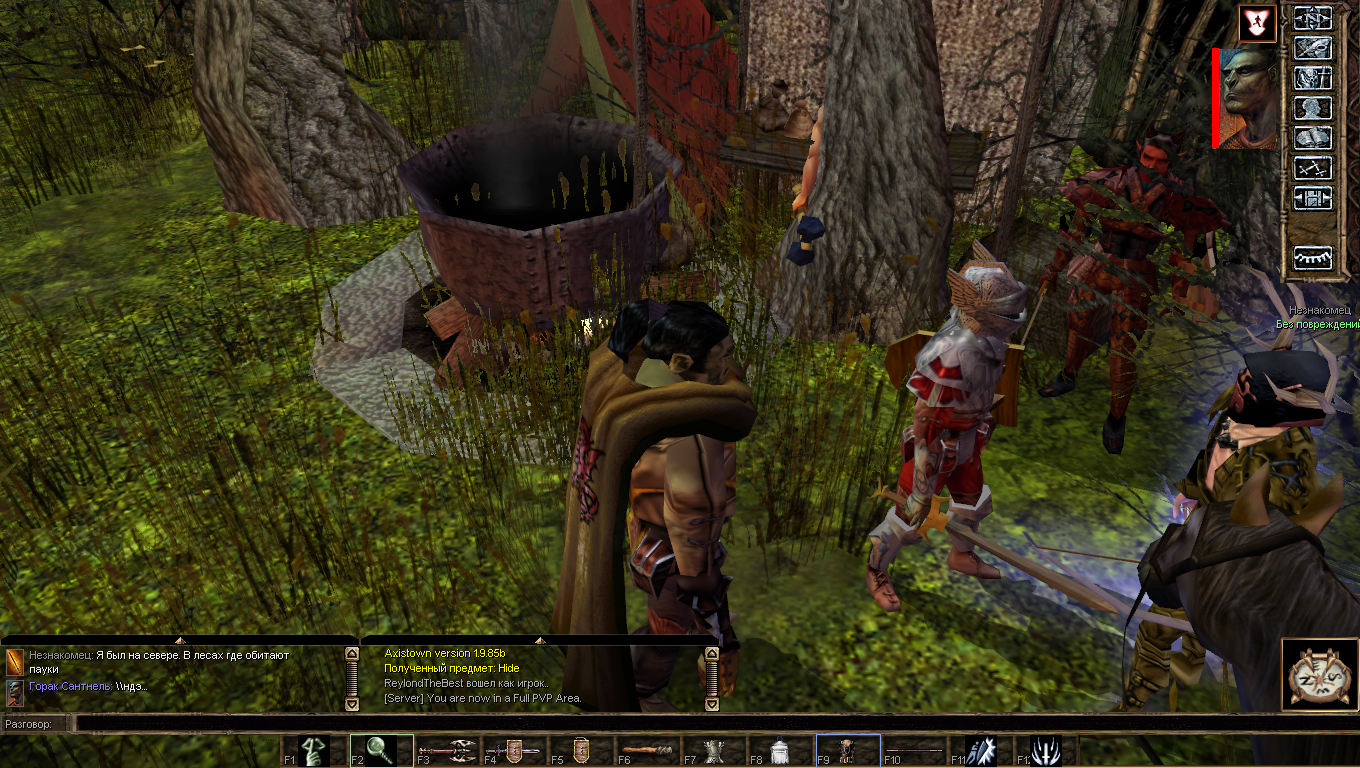This screenshot has width=1360, height=768.
Task: Open the spellbook head-silhouette button
Action: tap(1313, 108)
